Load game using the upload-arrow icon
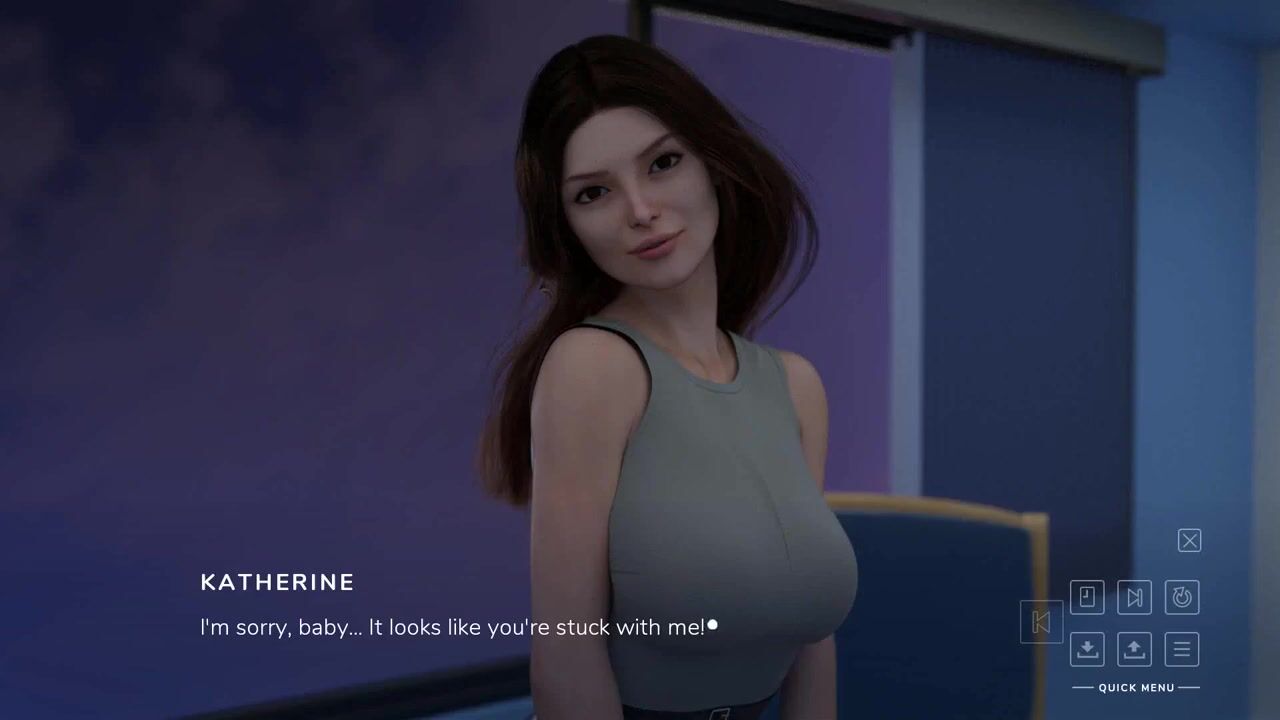This screenshot has height=720, width=1280. pyautogui.click(x=1134, y=649)
